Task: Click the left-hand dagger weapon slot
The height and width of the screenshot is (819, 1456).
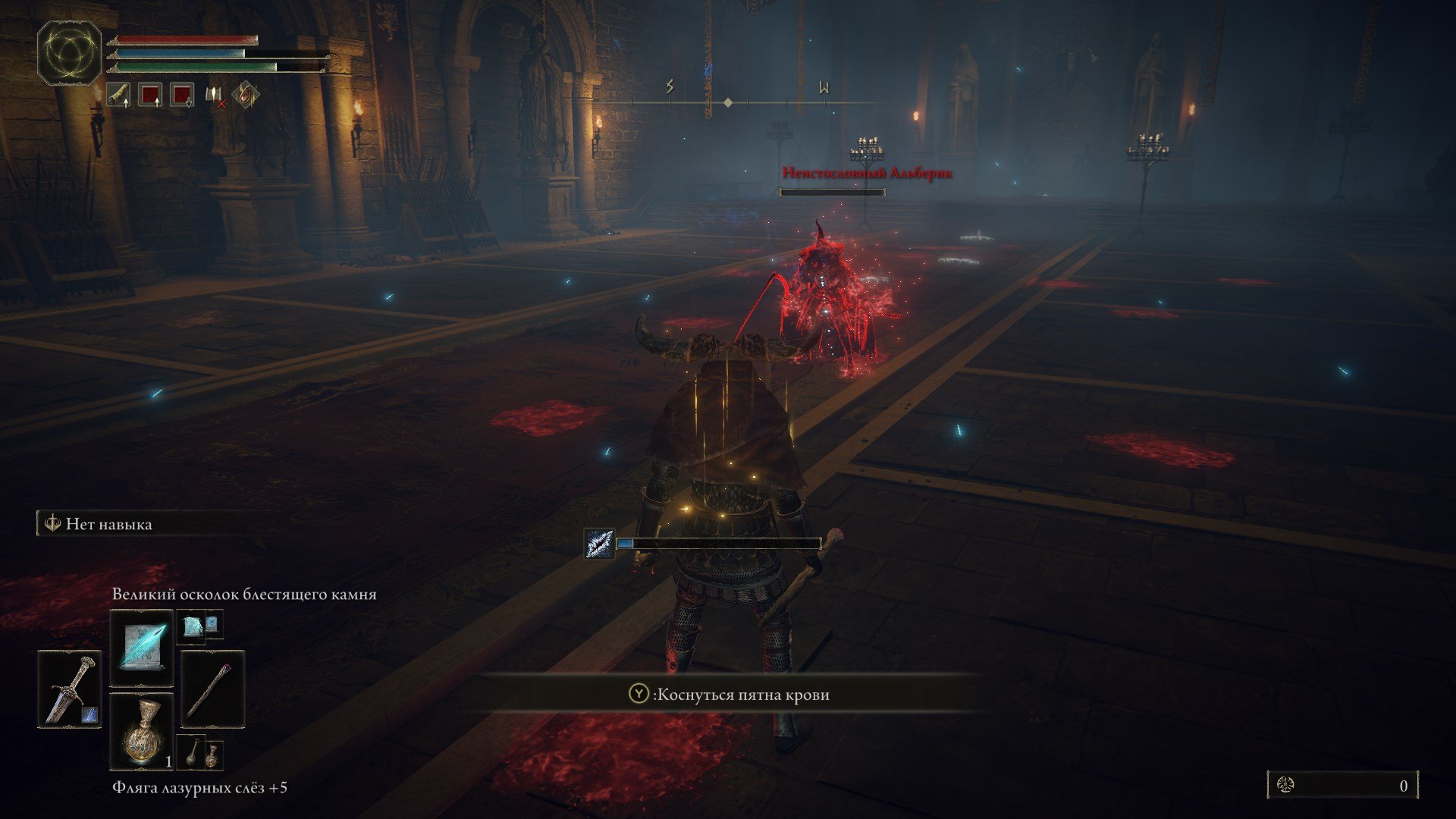Action: [69, 689]
